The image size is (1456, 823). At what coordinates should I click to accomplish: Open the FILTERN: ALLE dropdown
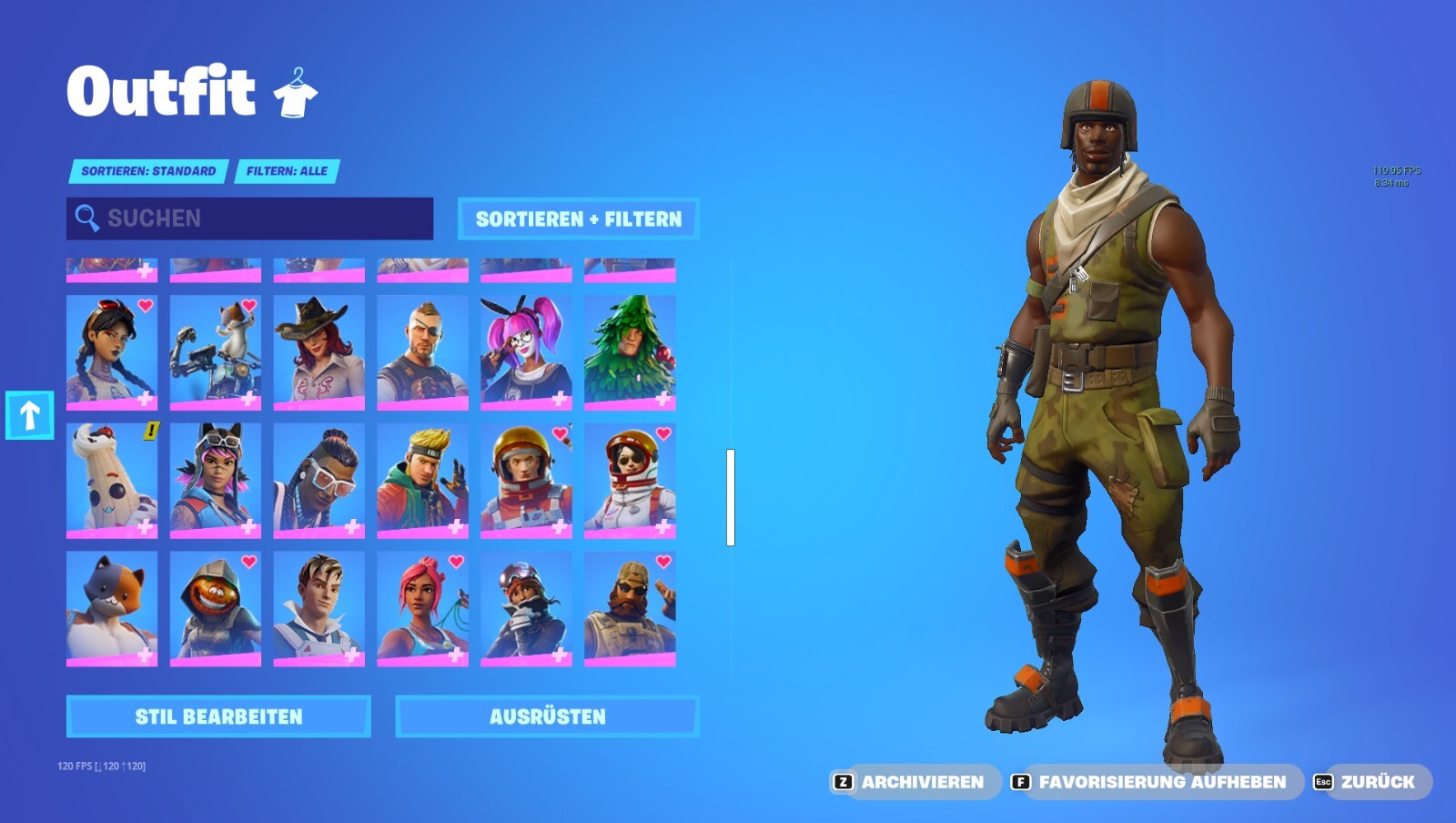(x=288, y=170)
